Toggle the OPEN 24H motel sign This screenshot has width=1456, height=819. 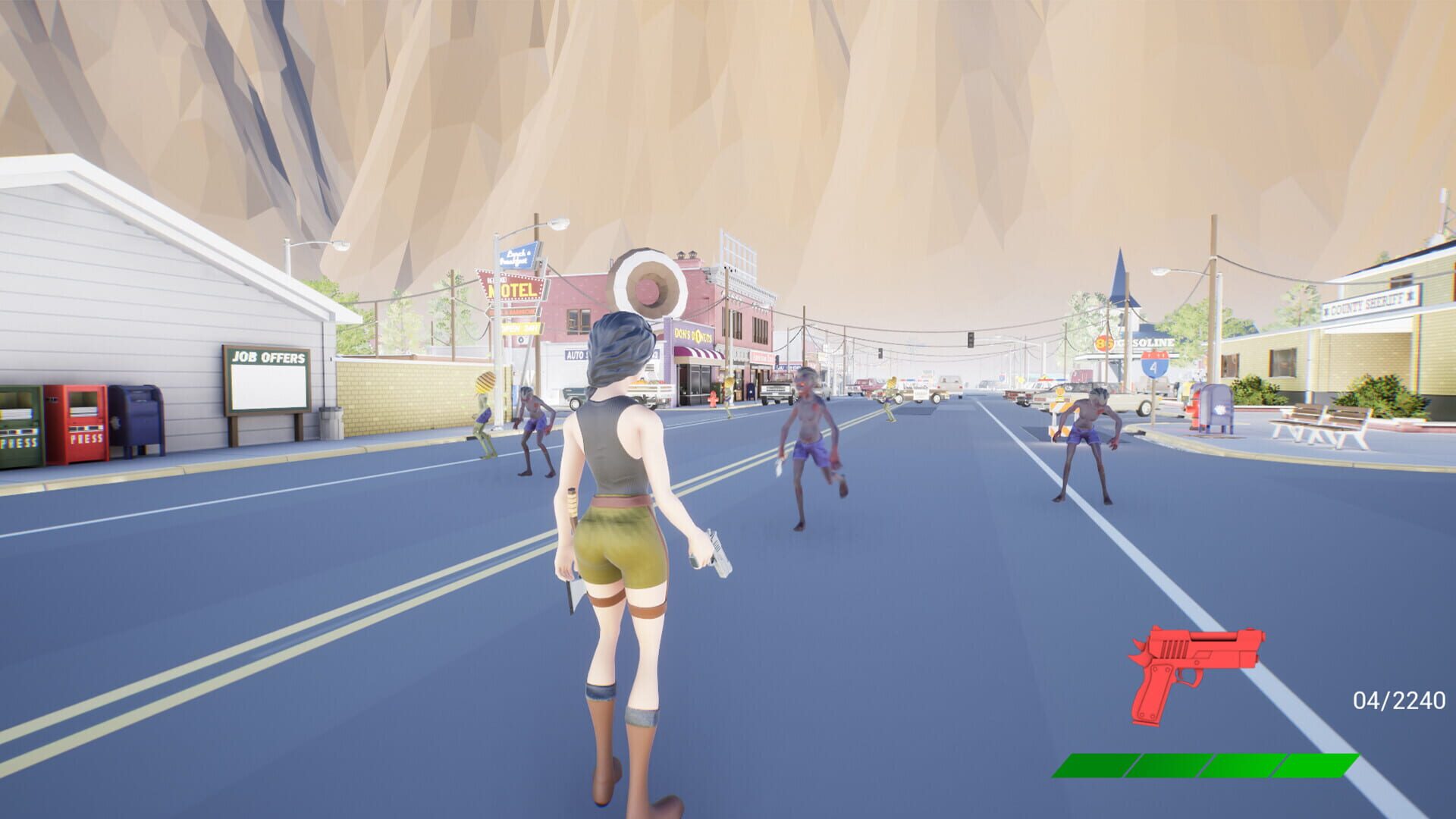pyautogui.click(x=520, y=327)
